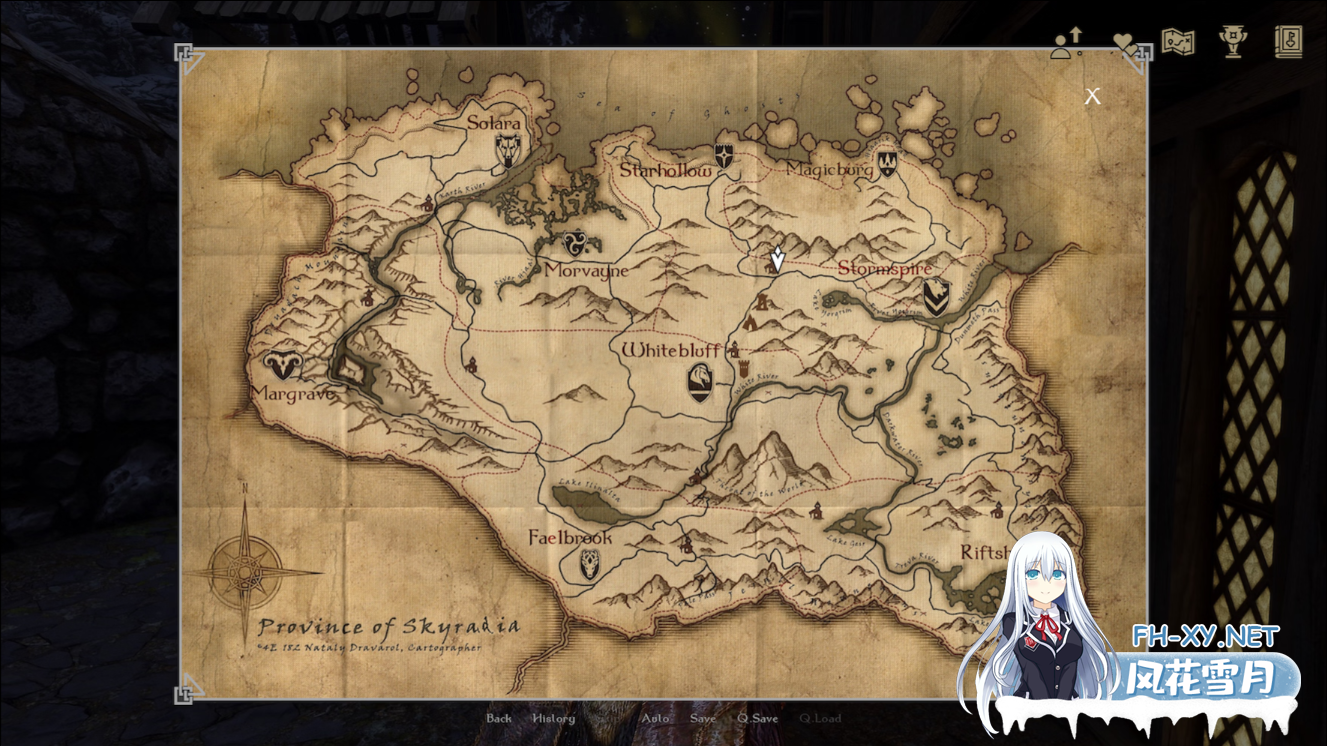Toggle Skip mode on
This screenshot has height=746, width=1327.
(607, 718)
